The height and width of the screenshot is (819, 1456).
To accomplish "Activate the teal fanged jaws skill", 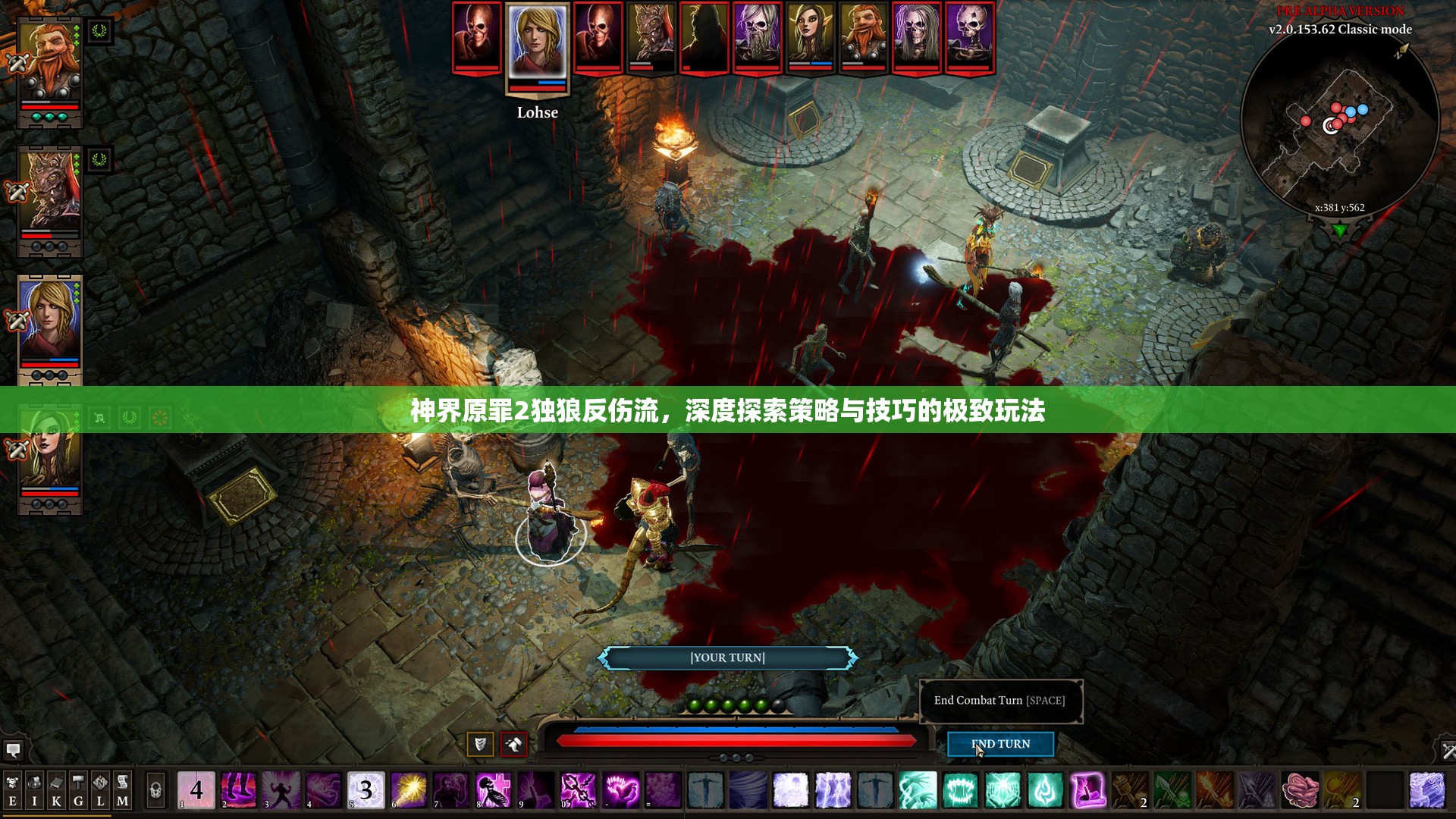I will tap(960, 790).
